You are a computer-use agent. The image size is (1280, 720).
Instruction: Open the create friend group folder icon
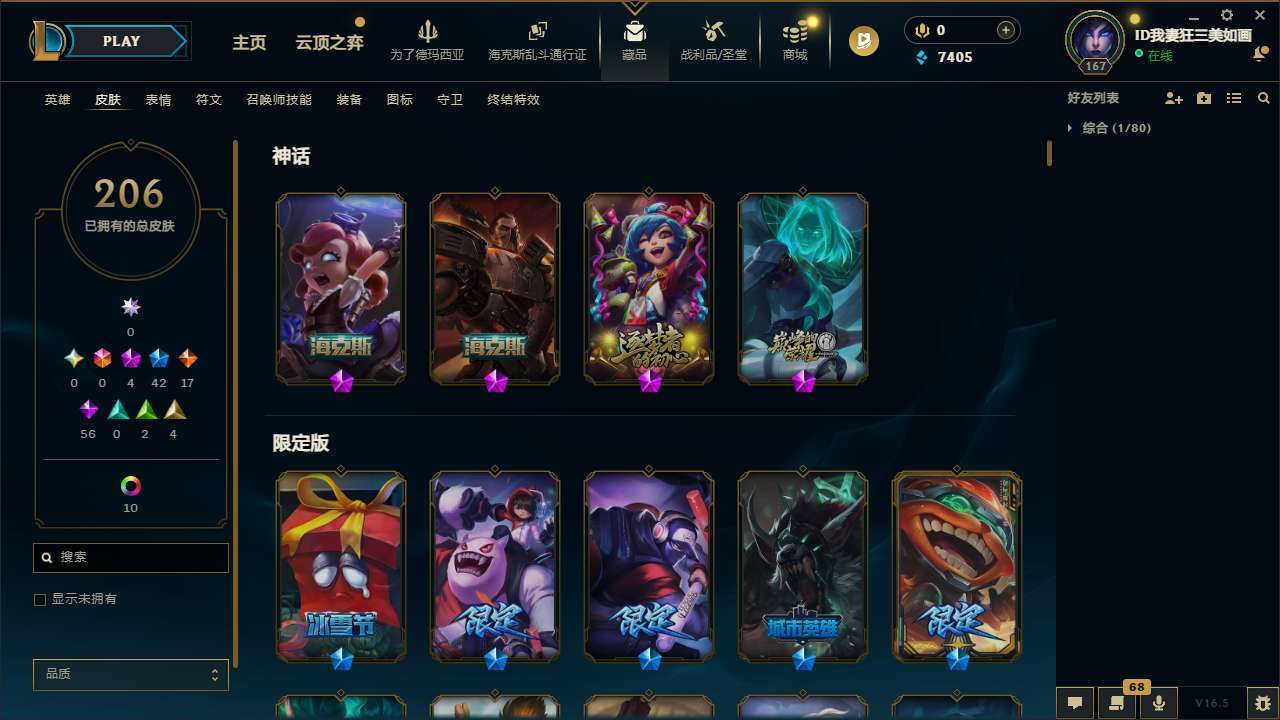click(1203, 97)
